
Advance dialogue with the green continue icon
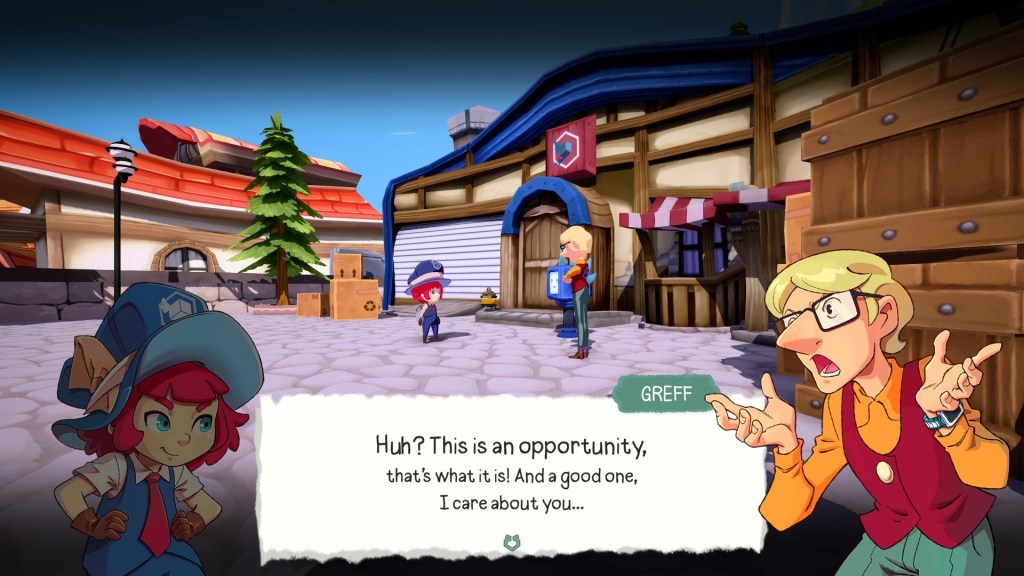(512, 543)
